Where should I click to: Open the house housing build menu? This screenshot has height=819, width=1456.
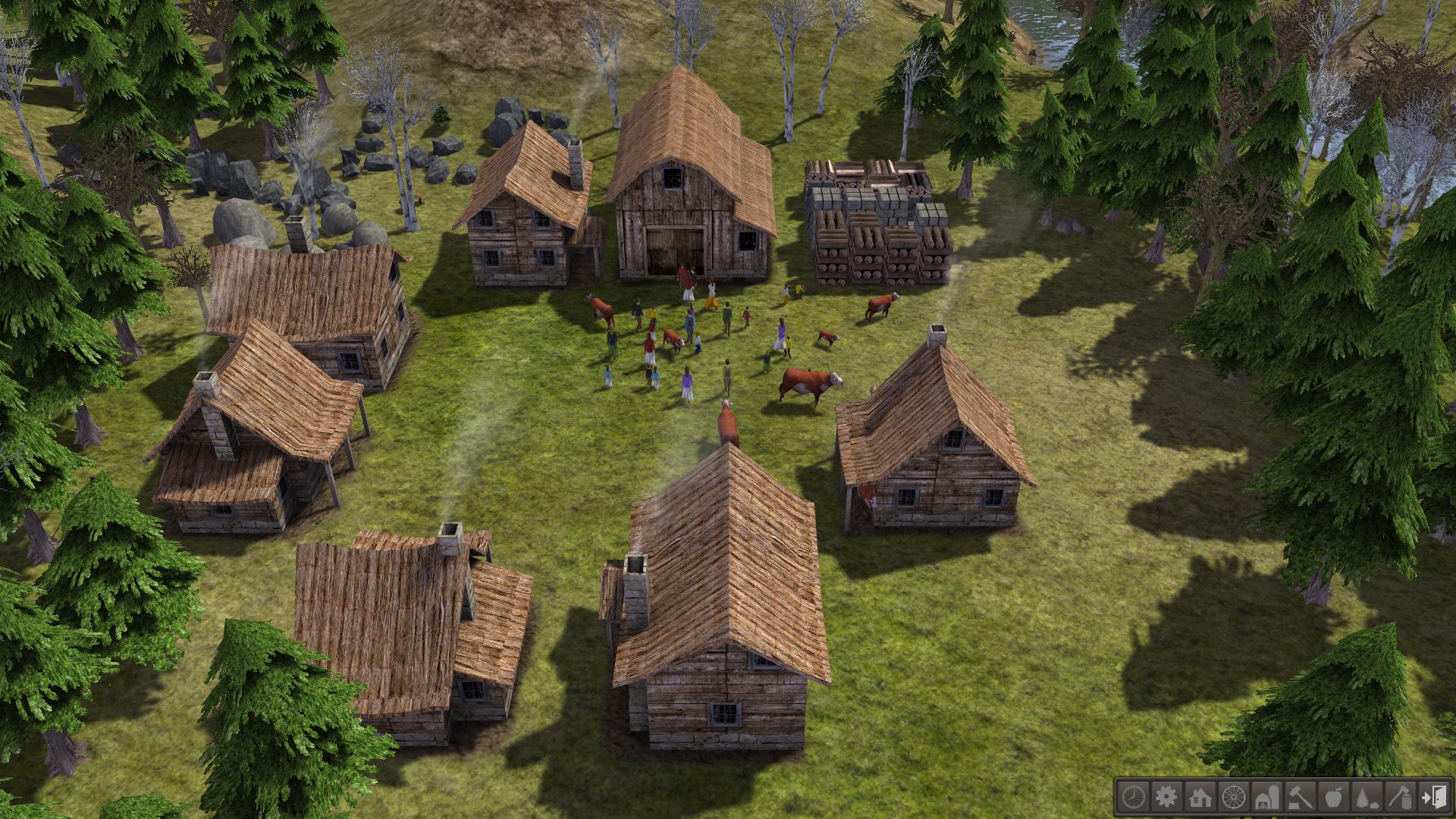pyautogui.click(x=1200, y=796)
